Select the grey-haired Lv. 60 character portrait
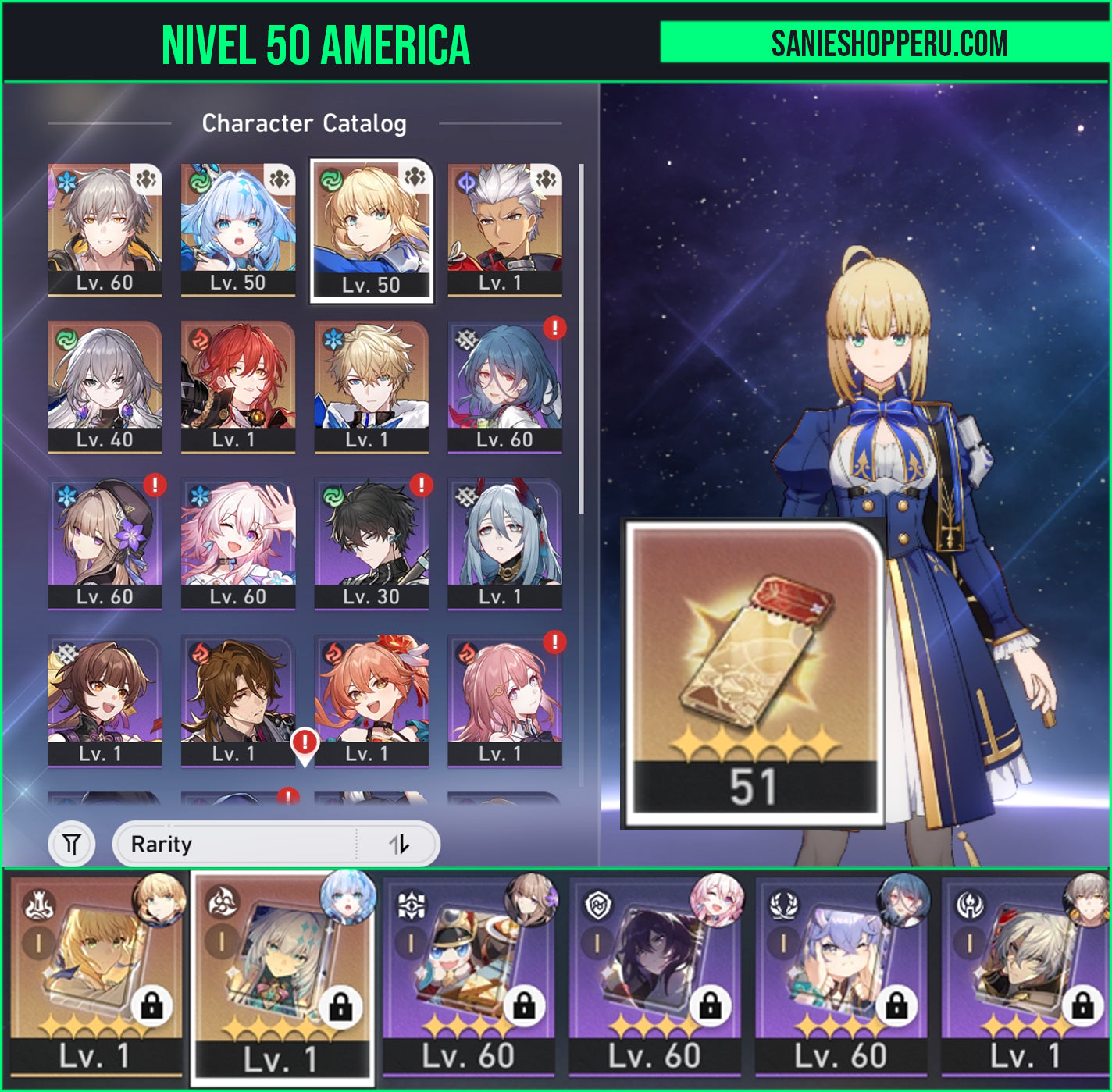Viewport: 1112px width, 1092px height. coord(105,229)
